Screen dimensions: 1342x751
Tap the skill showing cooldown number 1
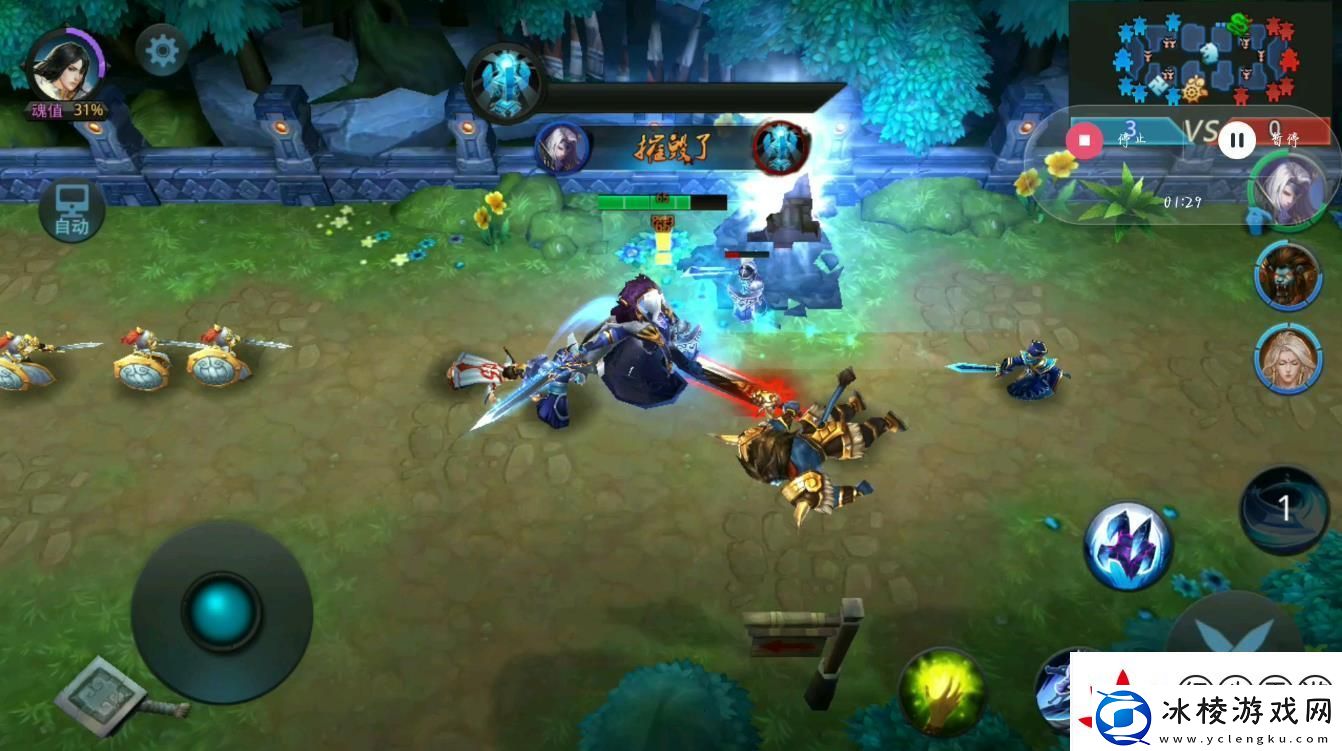[x=1284, y=510]
